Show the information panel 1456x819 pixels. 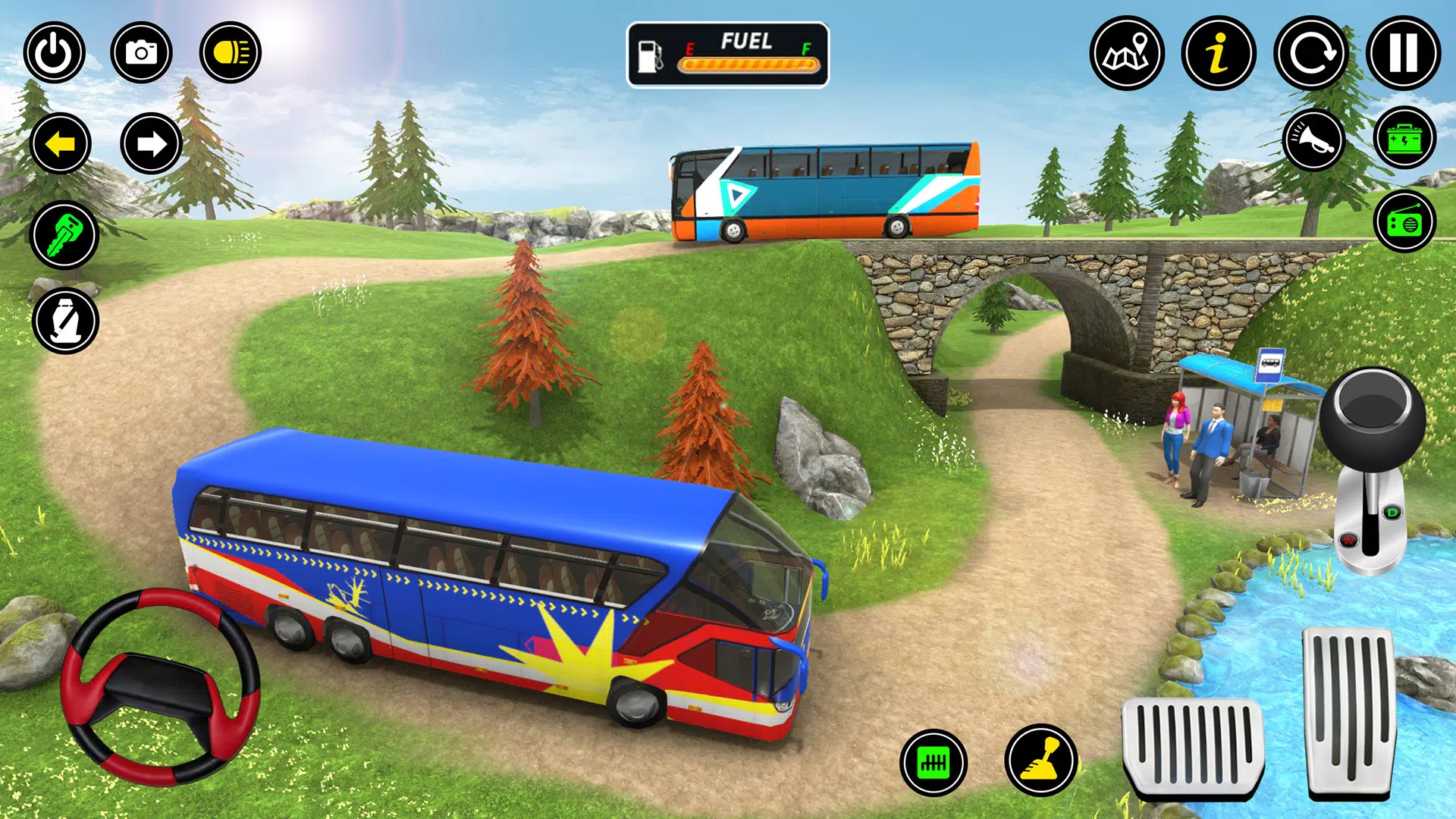pyautogui.click(x=1219, y=54)
